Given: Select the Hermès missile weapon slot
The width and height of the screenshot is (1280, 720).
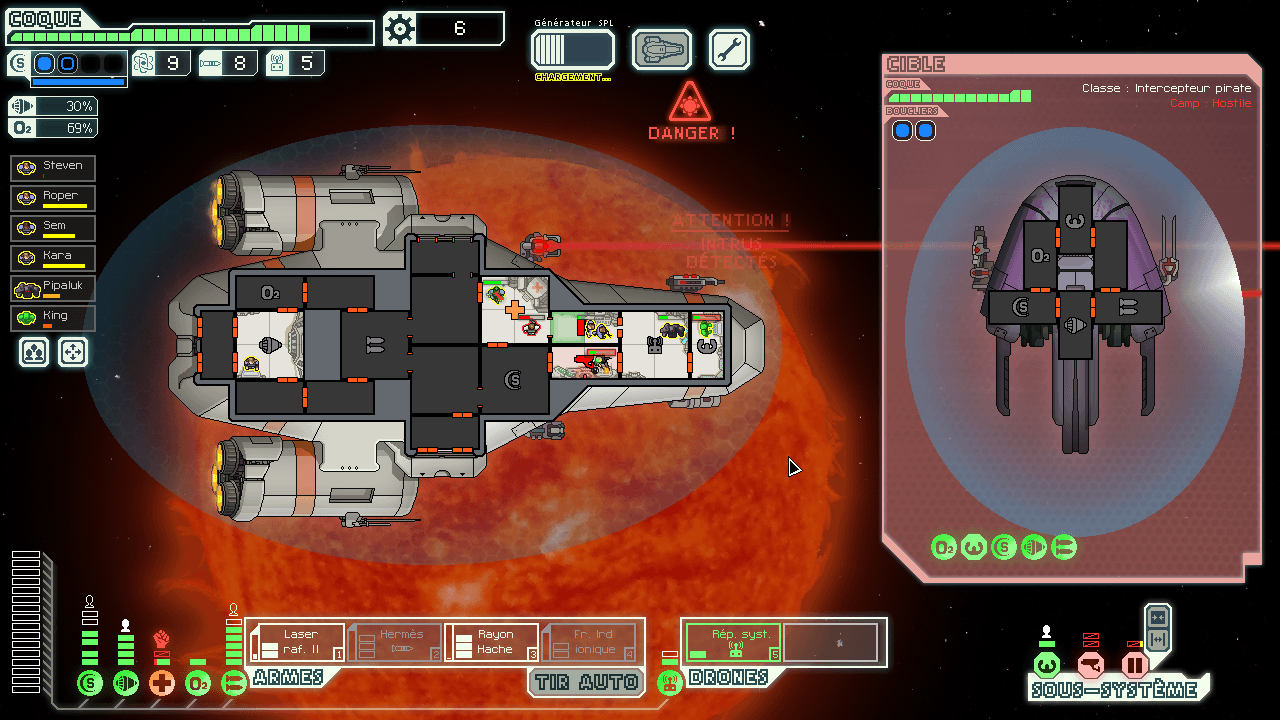Looking at the screenshot, I should coord(394,642).
